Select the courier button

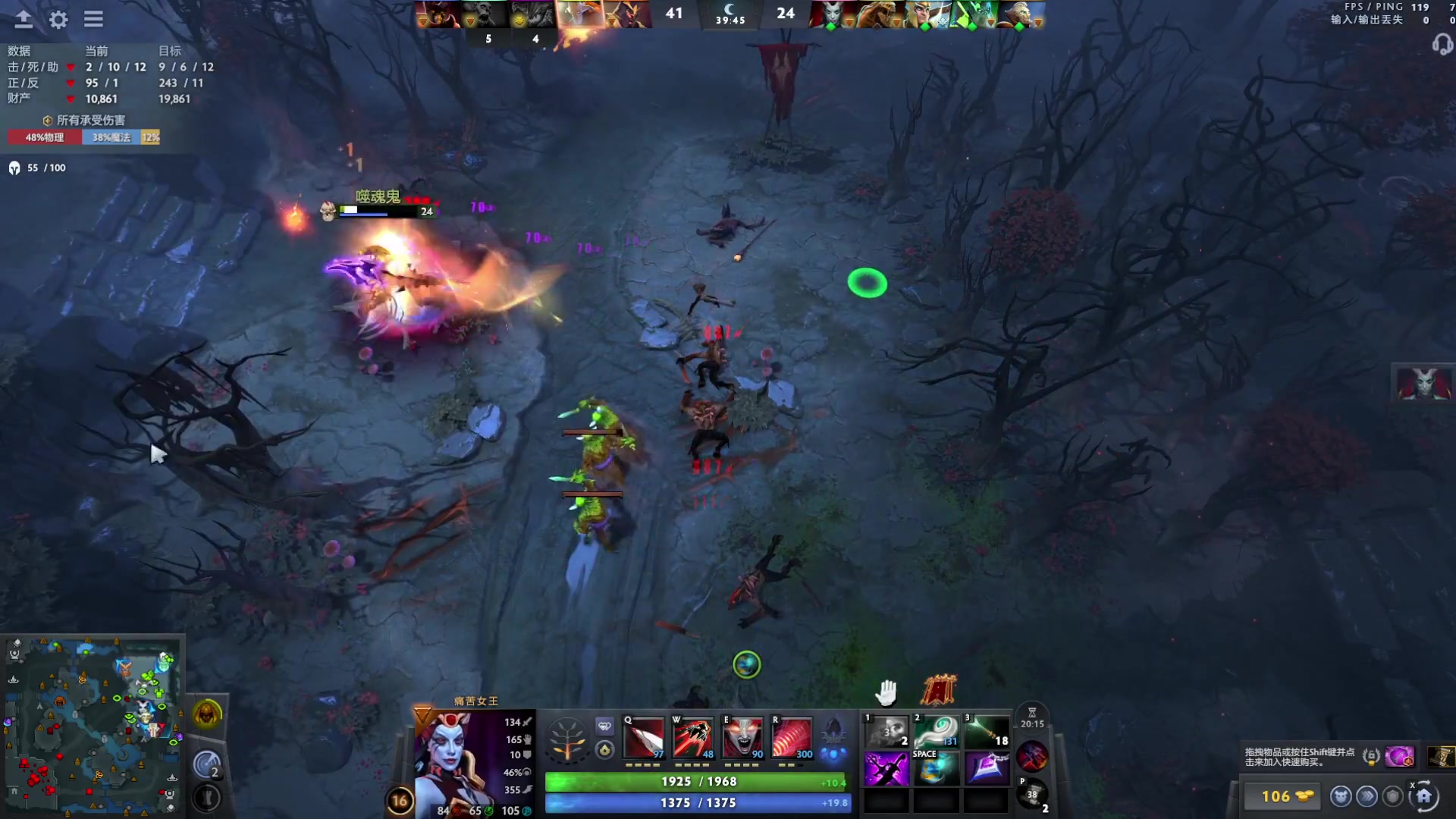pos(1341,796)
